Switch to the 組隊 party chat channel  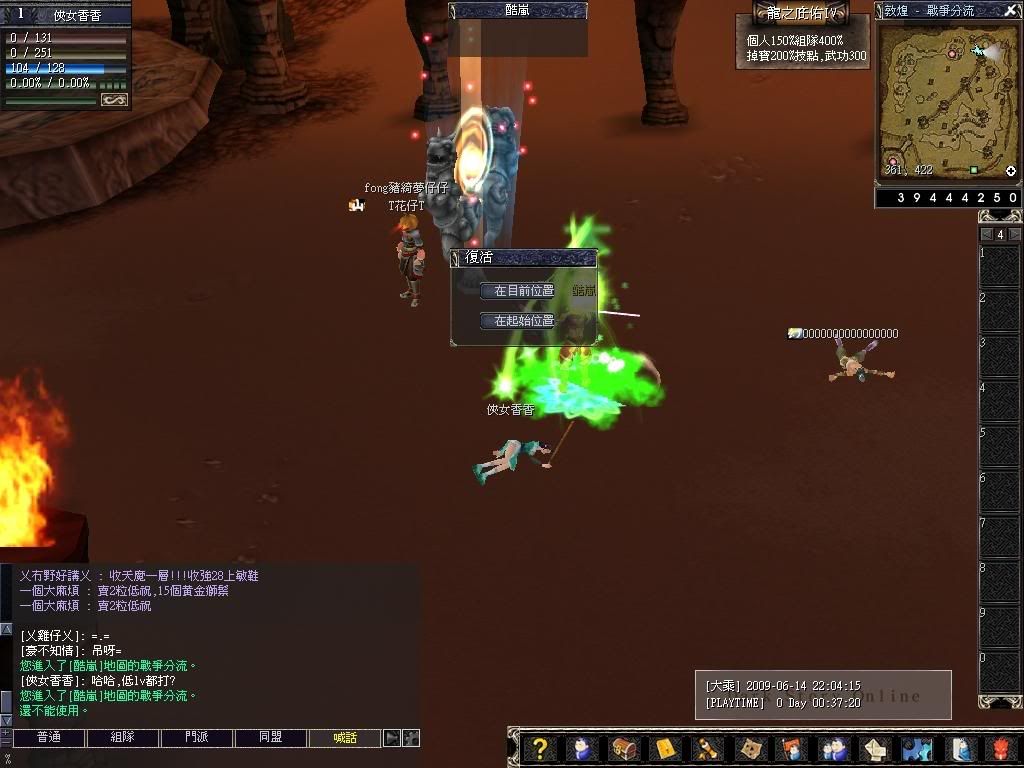pyautogui.click(x=122, y=738)
